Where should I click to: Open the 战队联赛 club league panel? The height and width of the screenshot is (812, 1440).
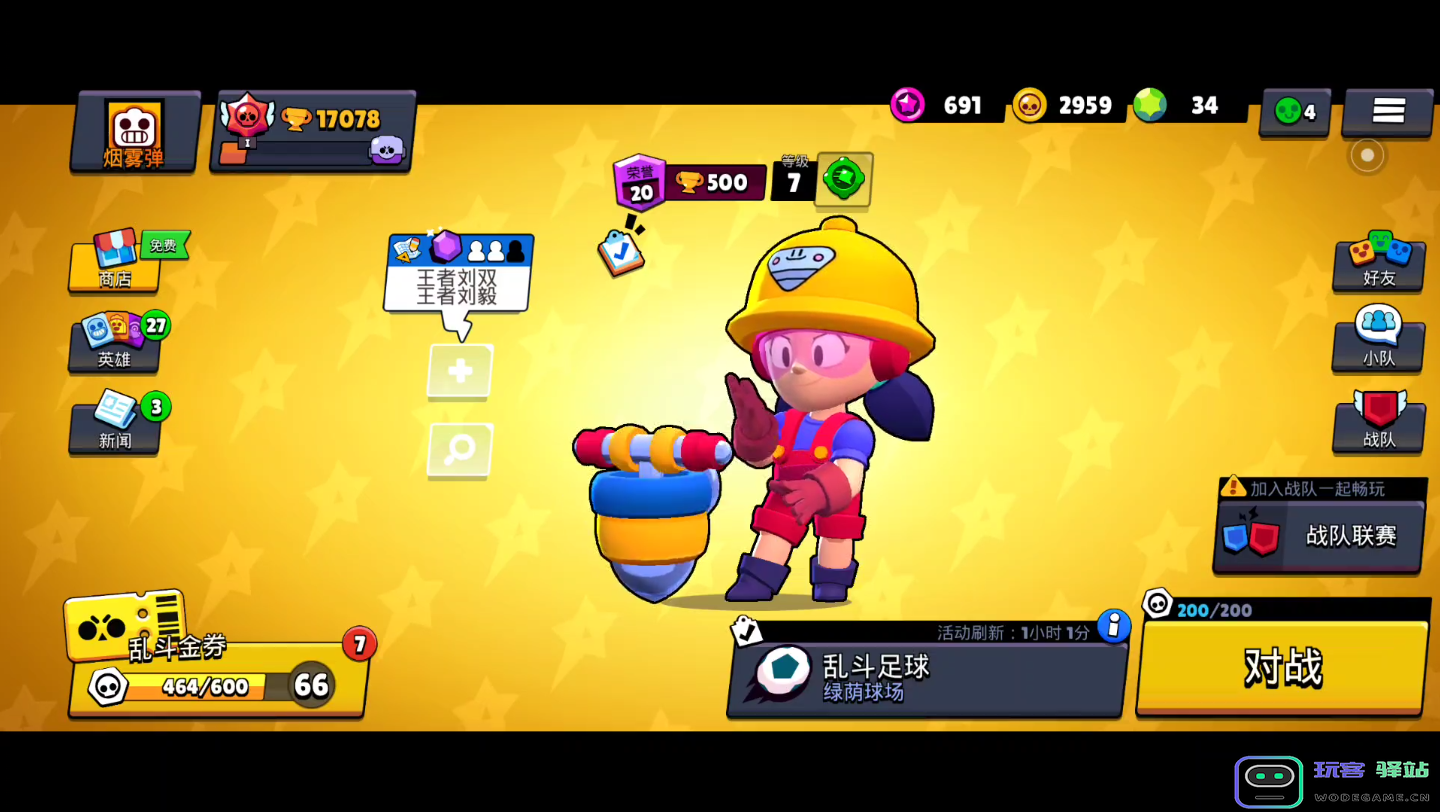coord(1319,536)
